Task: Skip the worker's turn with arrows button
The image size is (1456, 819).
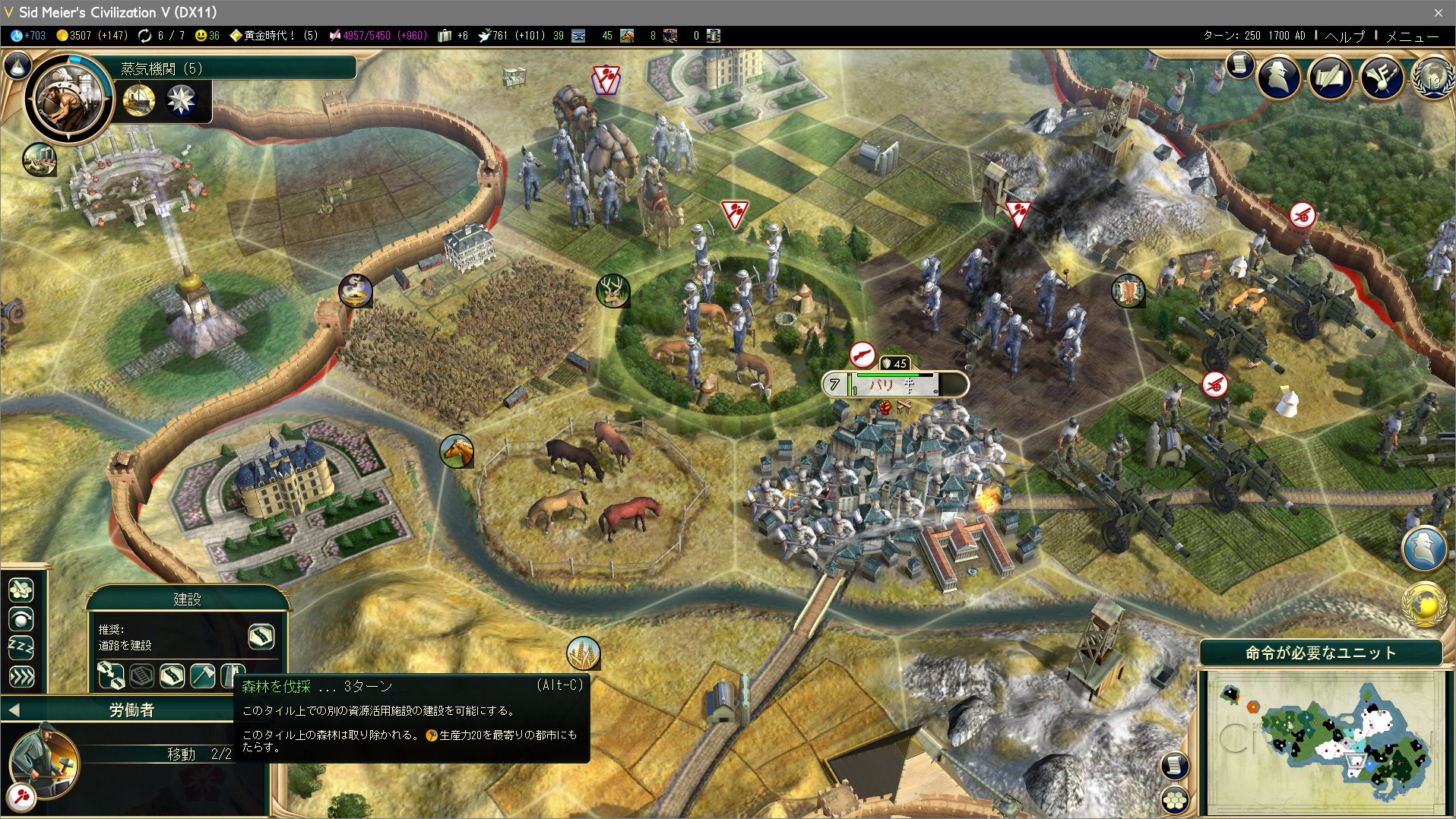Action: 21,676
